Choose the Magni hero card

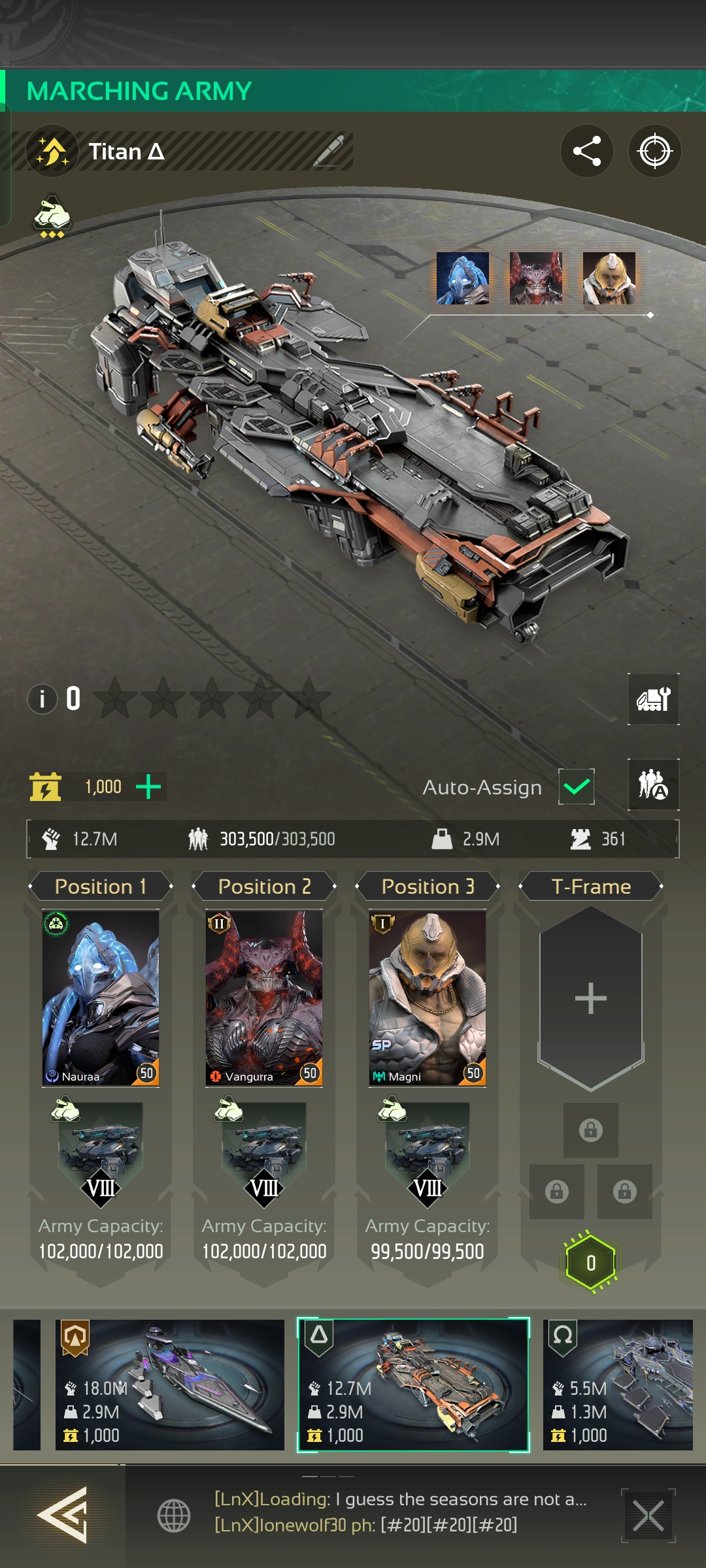click(x=428, y=998)
